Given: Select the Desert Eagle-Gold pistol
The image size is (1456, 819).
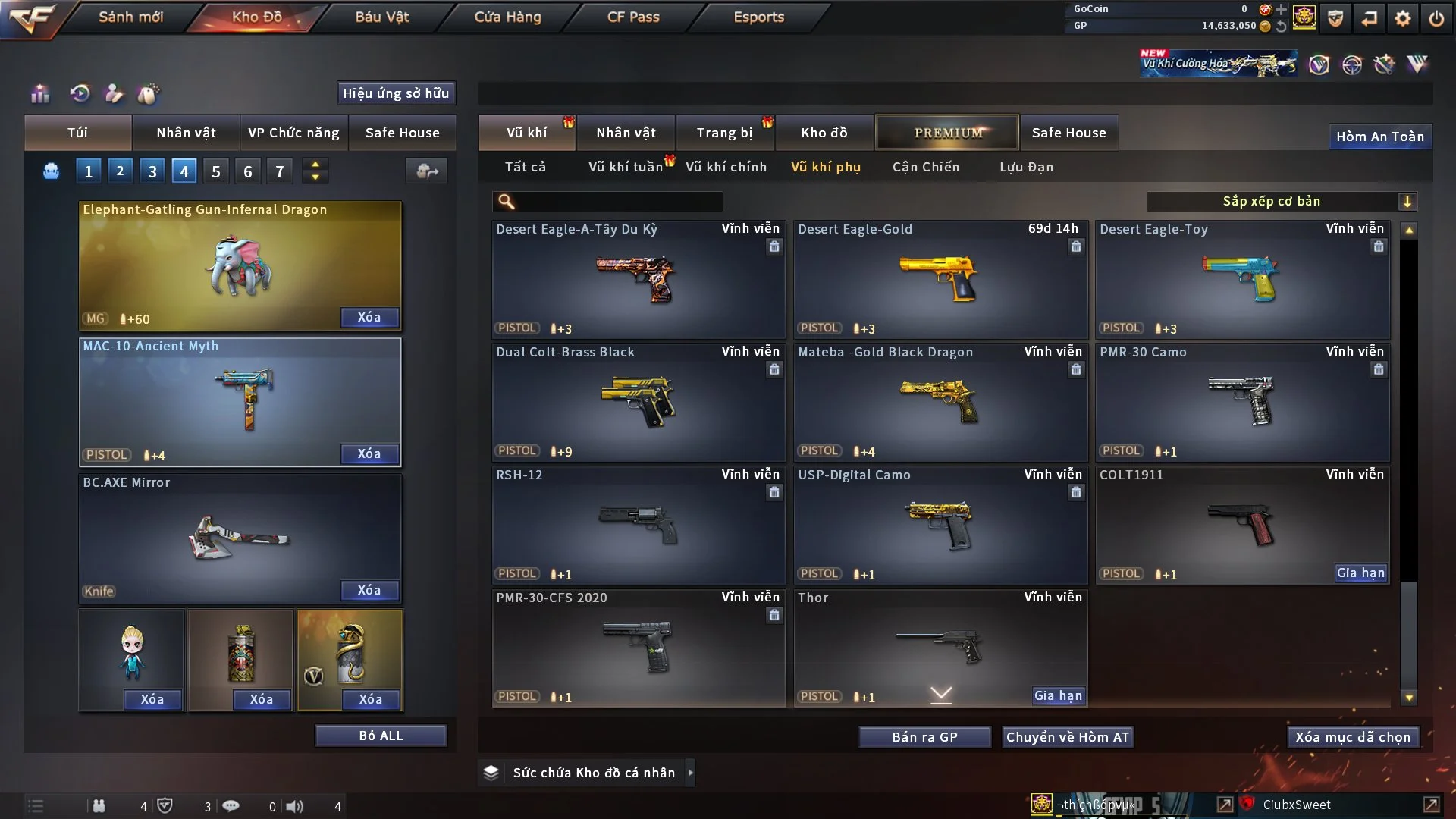Looking at the screenshot, I should (x=940, y=279).
